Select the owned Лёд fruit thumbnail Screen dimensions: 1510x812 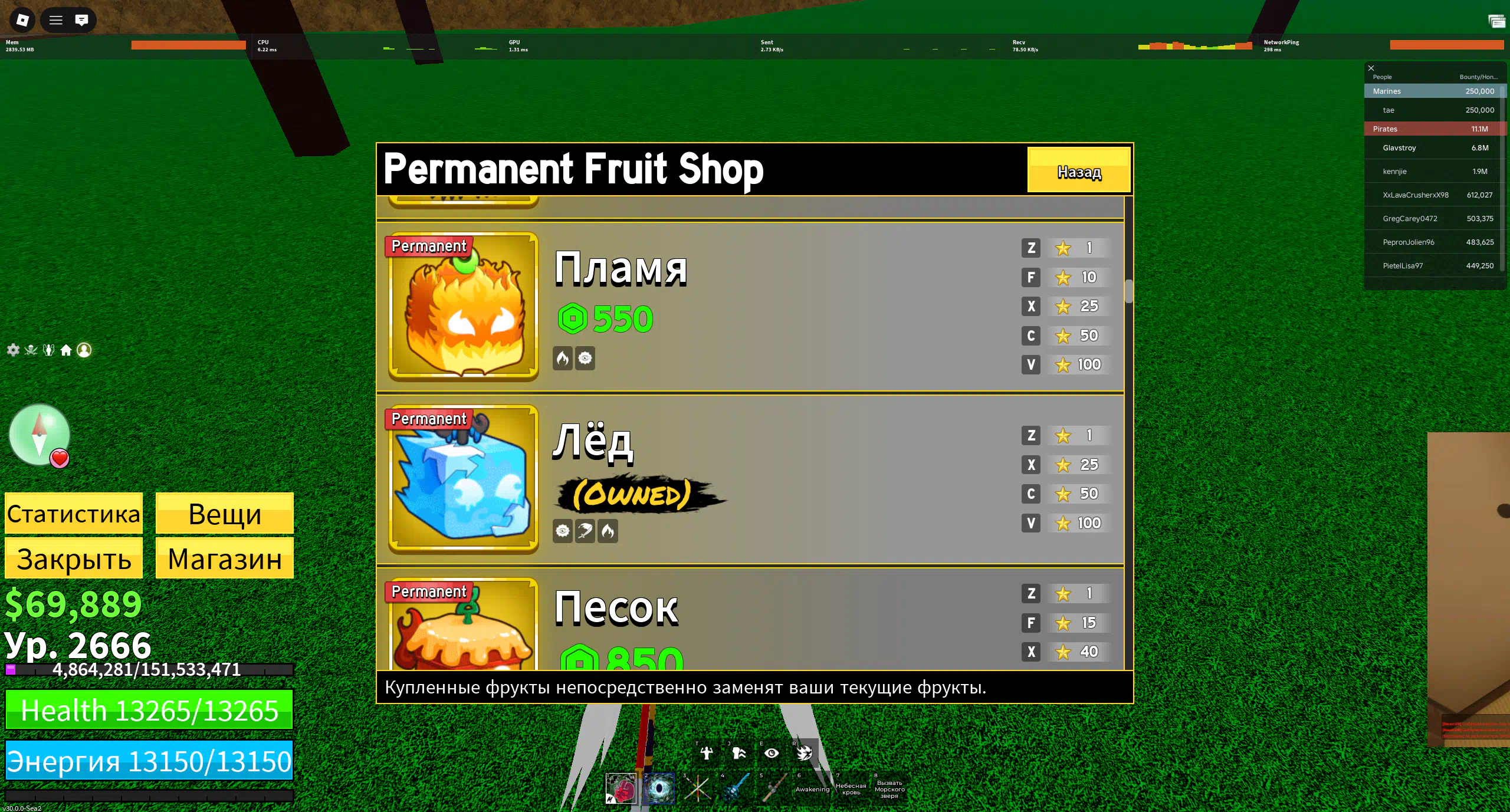[463, 479]
